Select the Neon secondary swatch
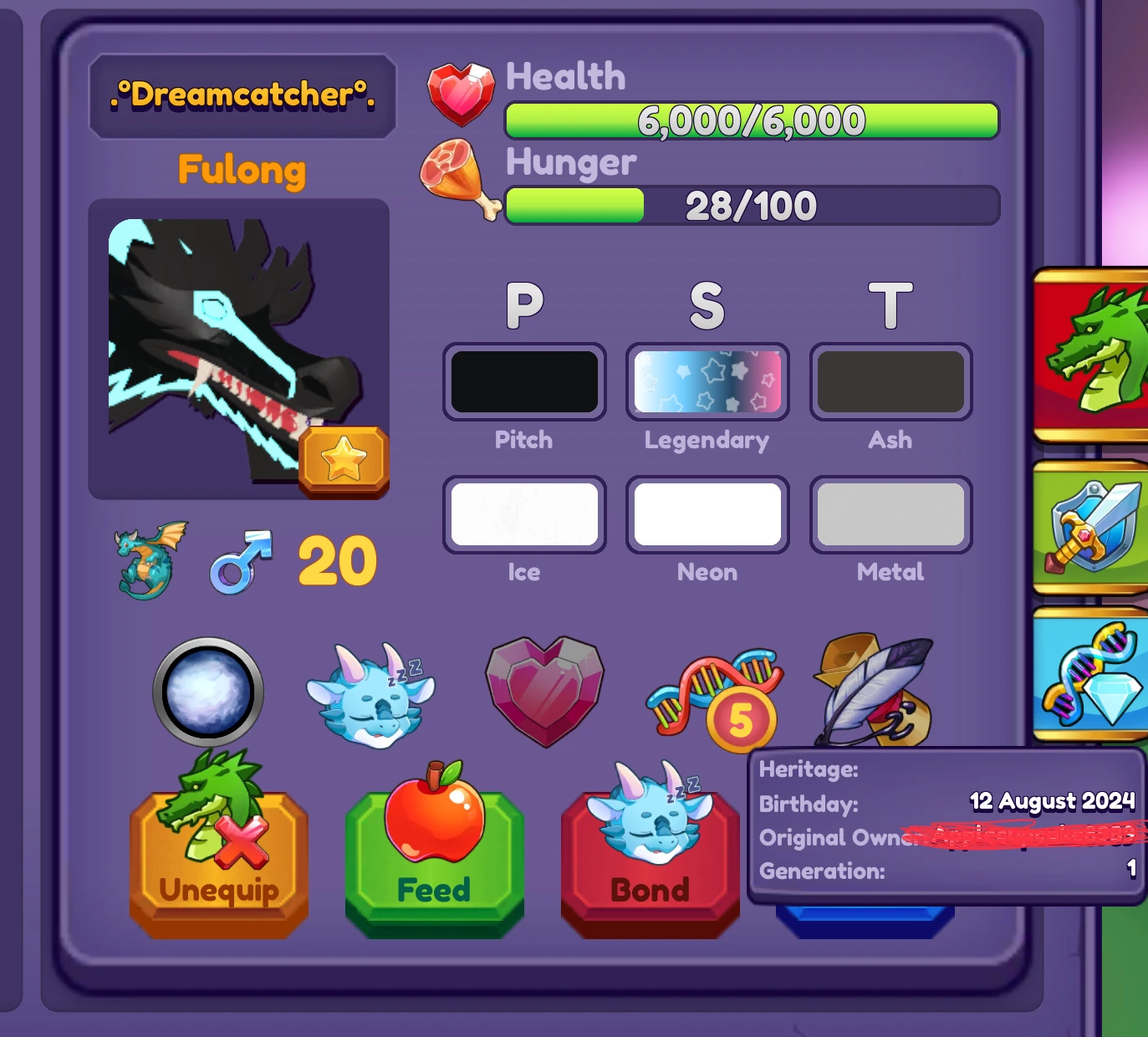The image size is (1148, 1037). (x=707, y=513)
